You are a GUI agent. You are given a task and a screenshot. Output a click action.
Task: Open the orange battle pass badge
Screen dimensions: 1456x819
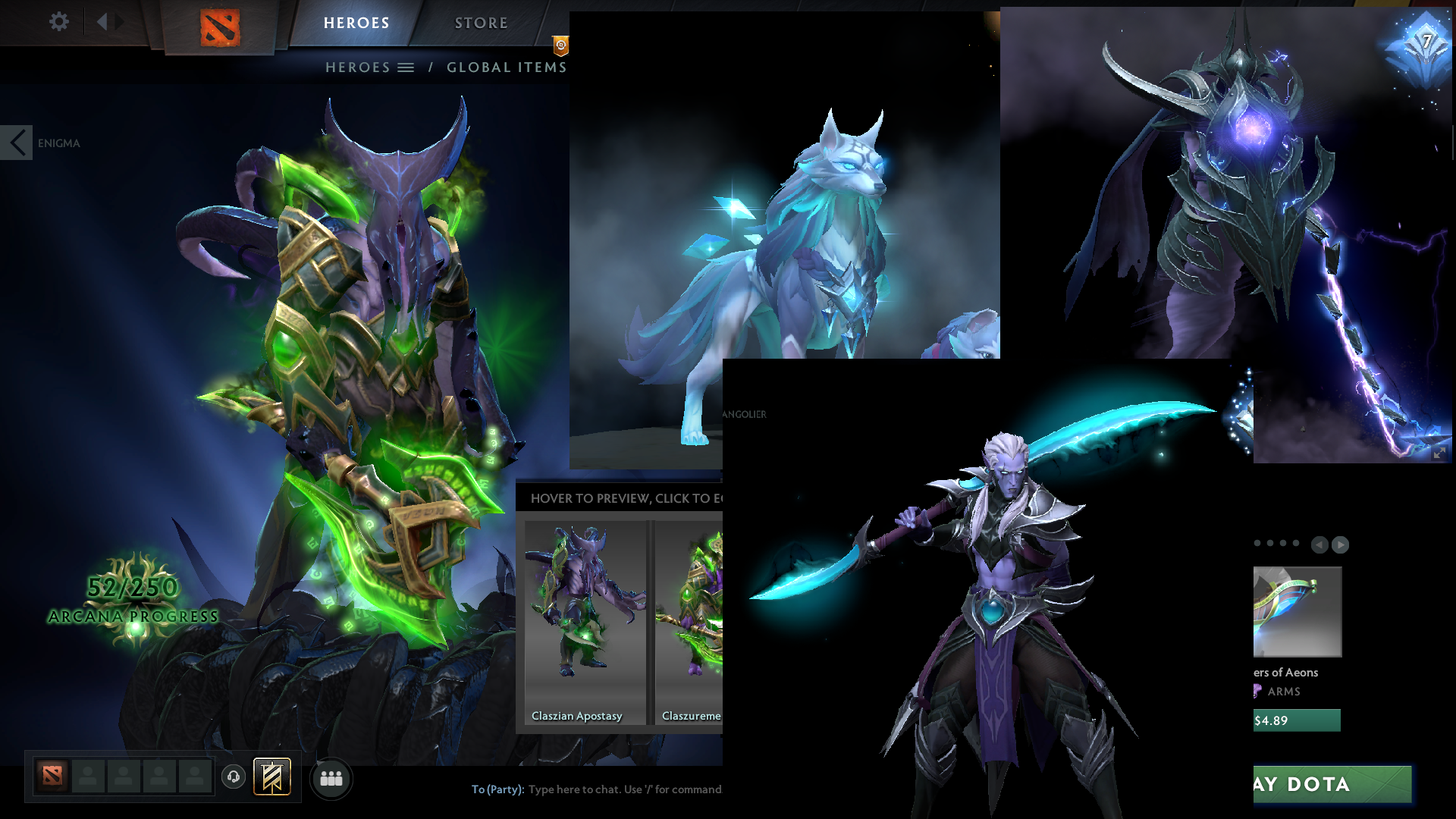560,45
